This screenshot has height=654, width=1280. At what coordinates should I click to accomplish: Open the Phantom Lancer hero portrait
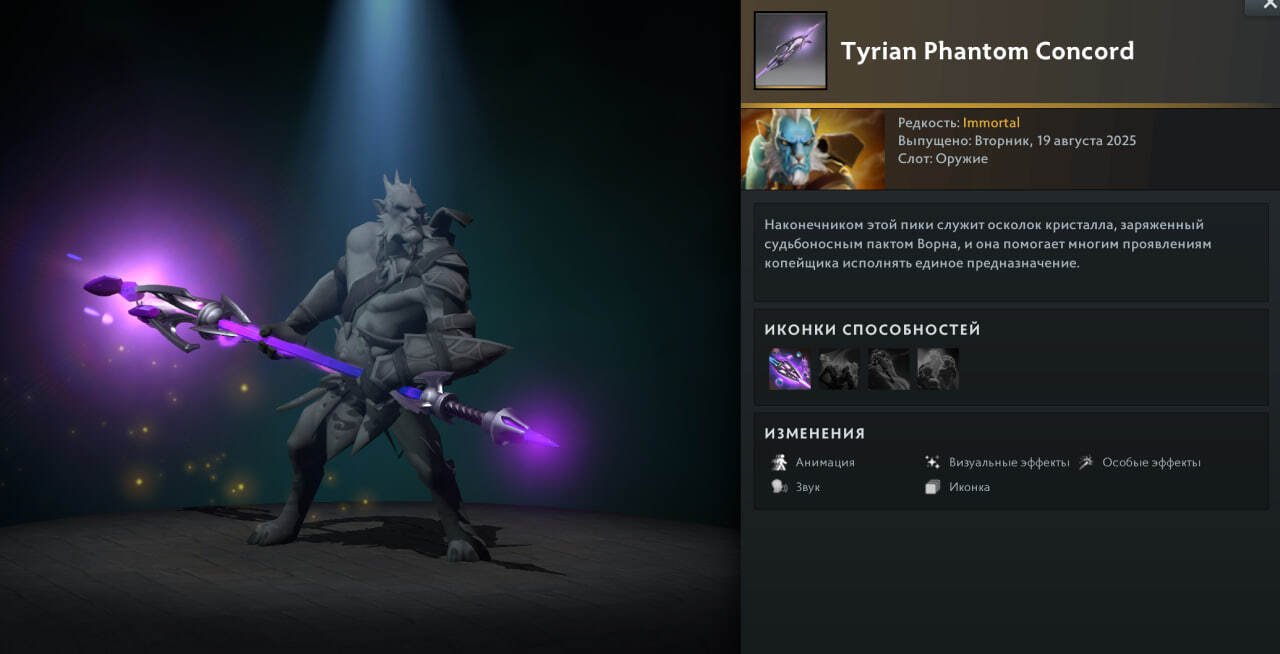click(813, 149)
